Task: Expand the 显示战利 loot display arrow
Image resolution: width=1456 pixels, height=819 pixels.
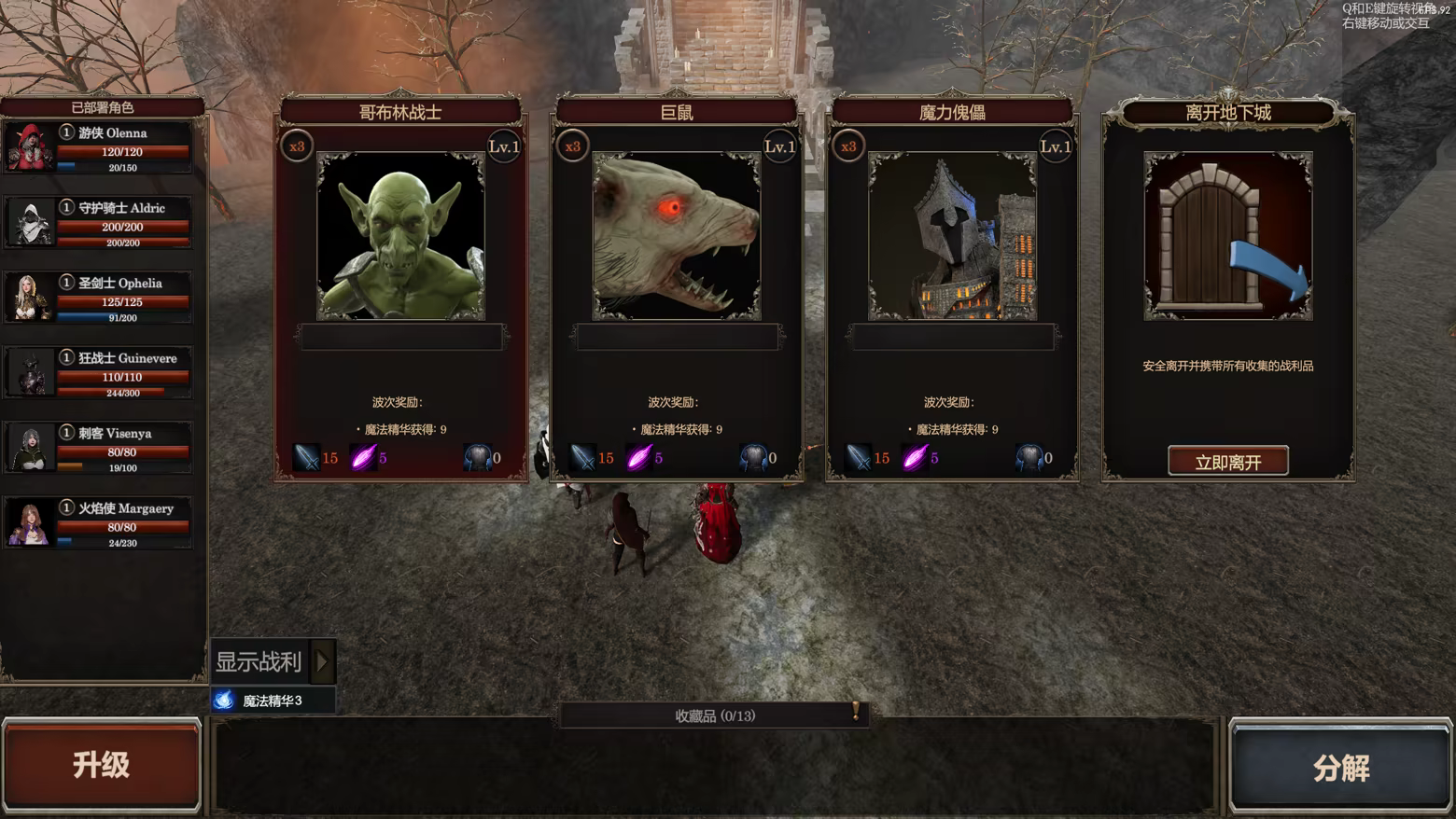Action: coord(323,661)
